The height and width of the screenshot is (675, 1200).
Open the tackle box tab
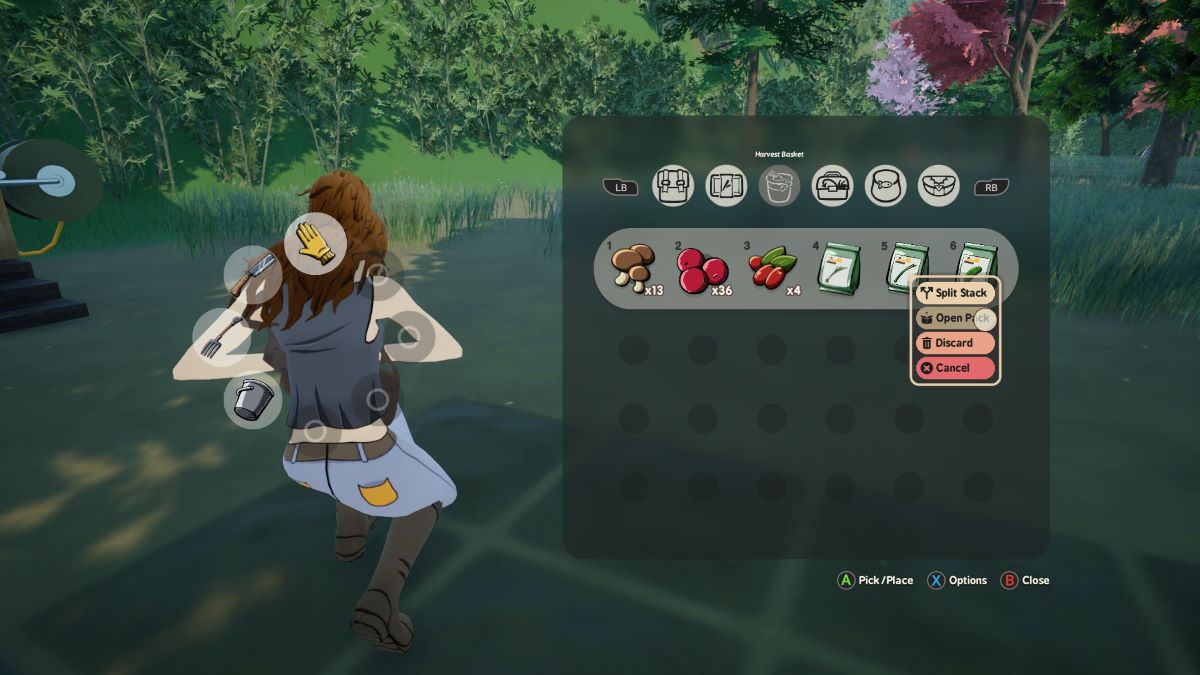(x=832, y=186)
